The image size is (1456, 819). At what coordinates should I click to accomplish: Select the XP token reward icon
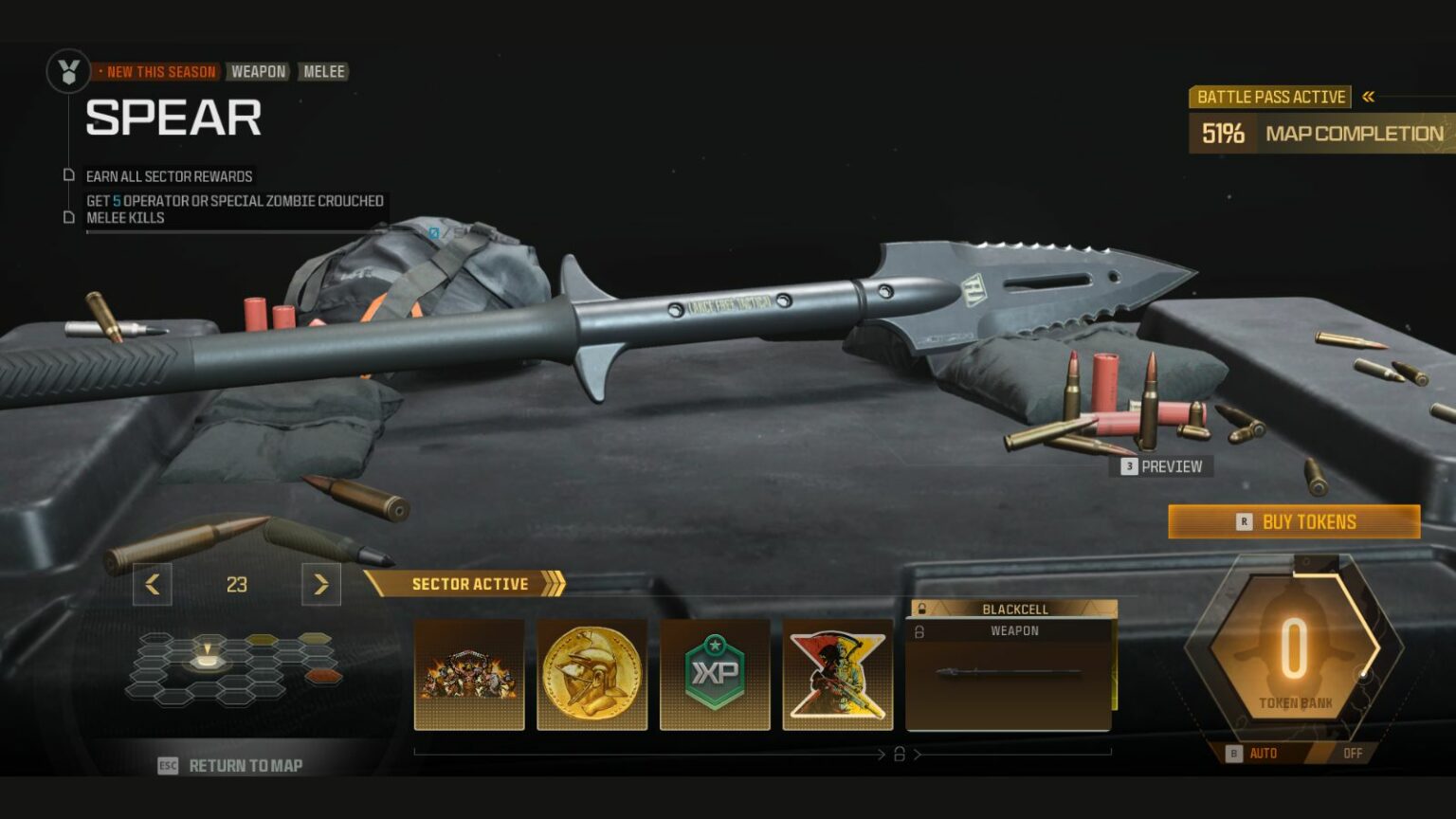[715, 673]
